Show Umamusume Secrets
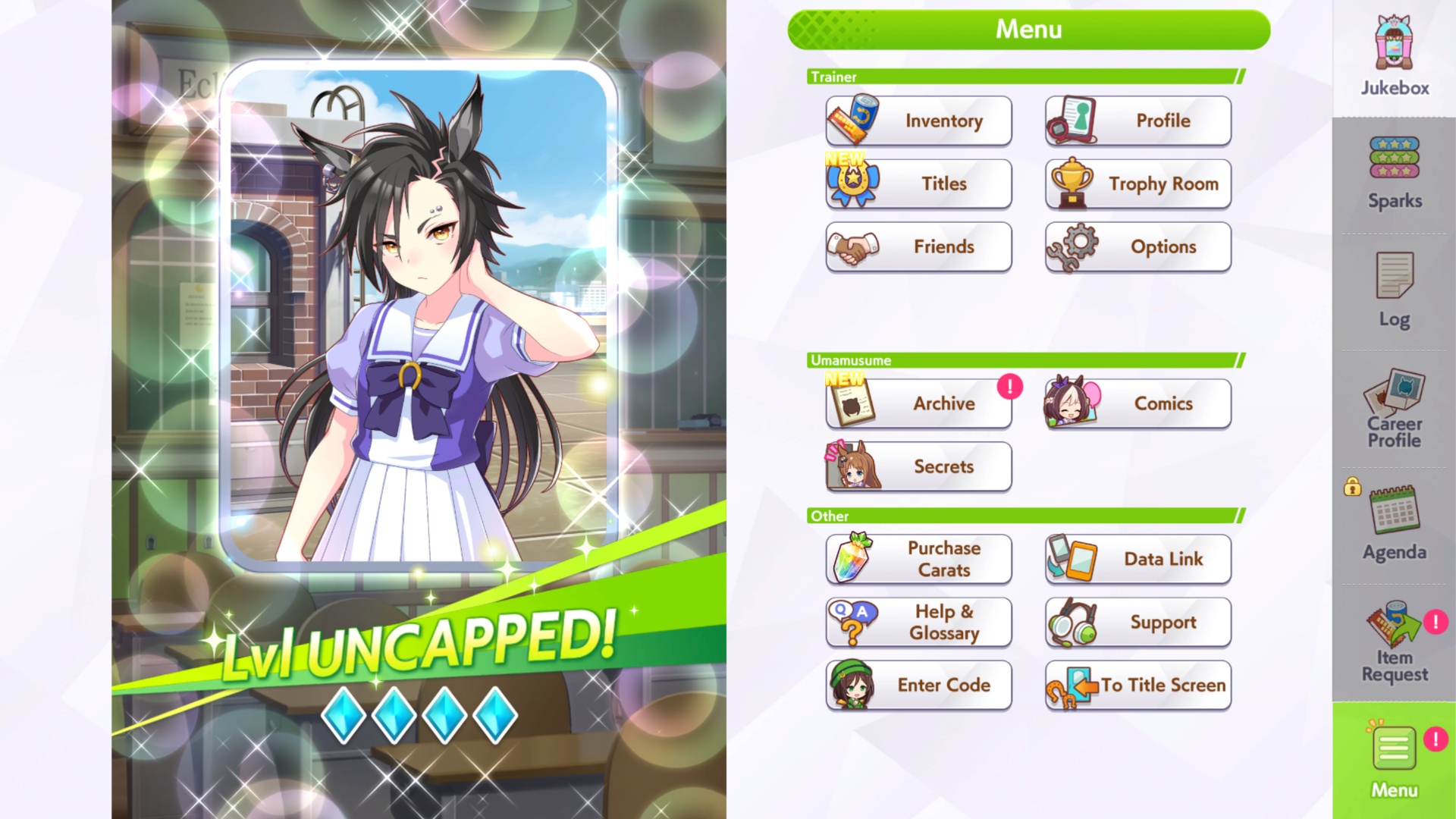The height and width of the screenshot is (819, 1456). coord(918,466)
